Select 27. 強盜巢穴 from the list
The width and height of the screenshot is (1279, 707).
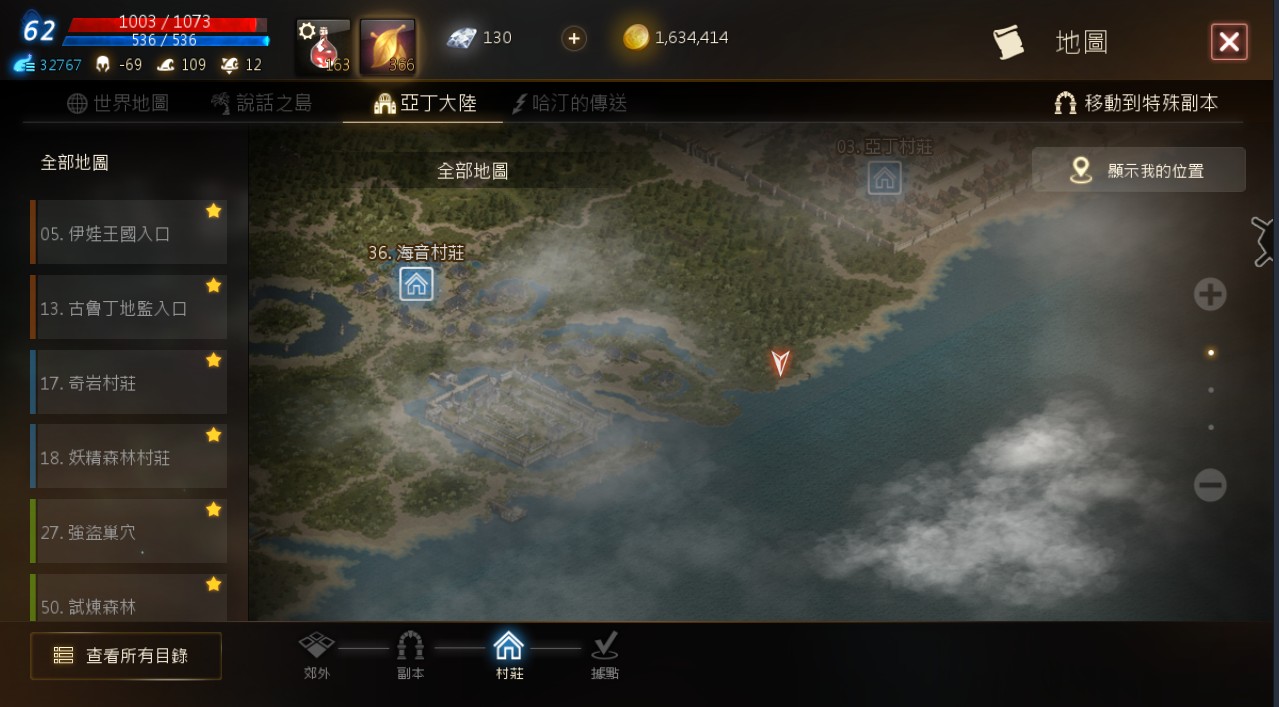pos(128,532)
